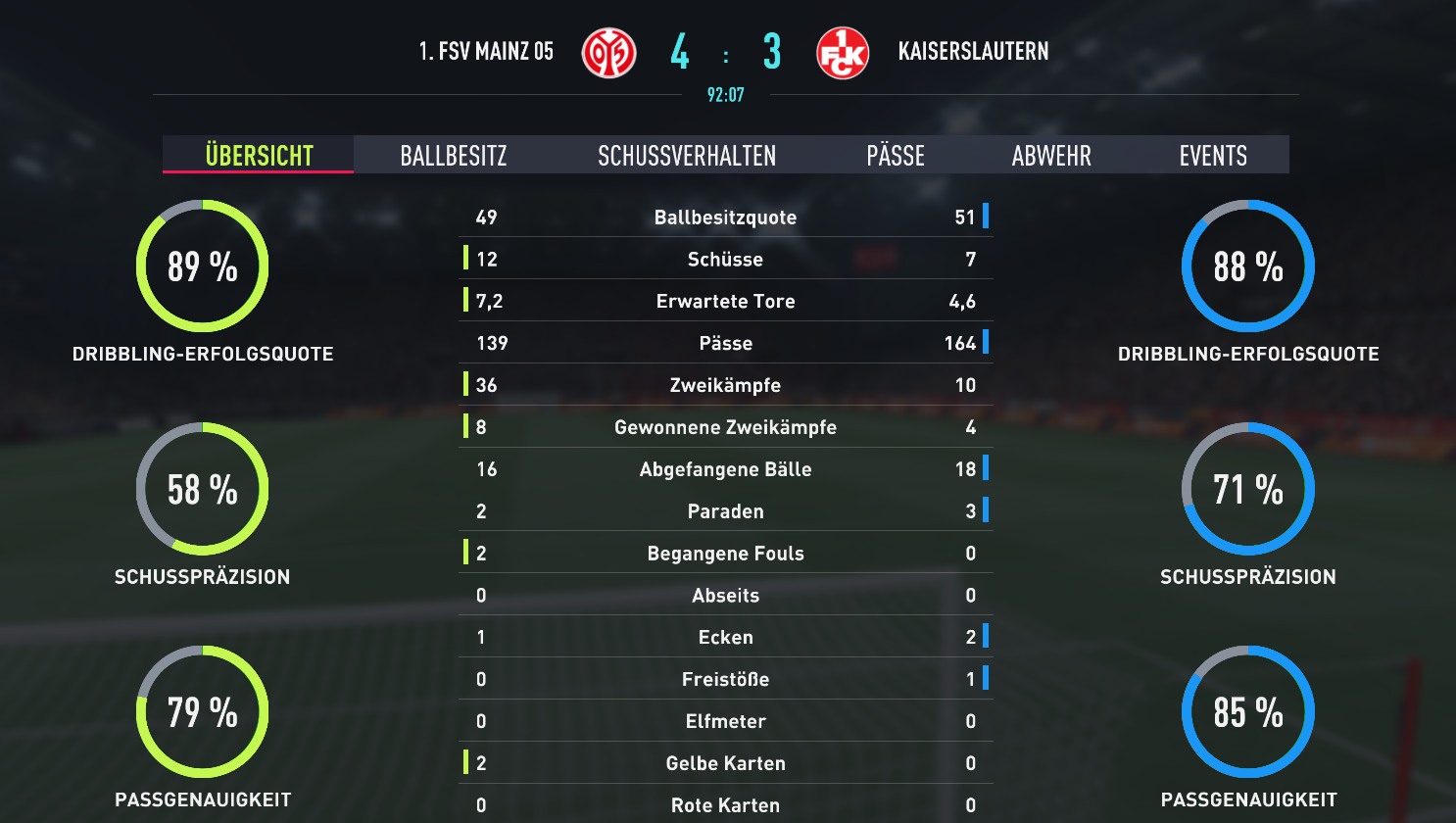Switch to the Ballbesitz tab
The width and height of the screenshot is (1456, 823).
pyautogui.click(x=454, y=155)
